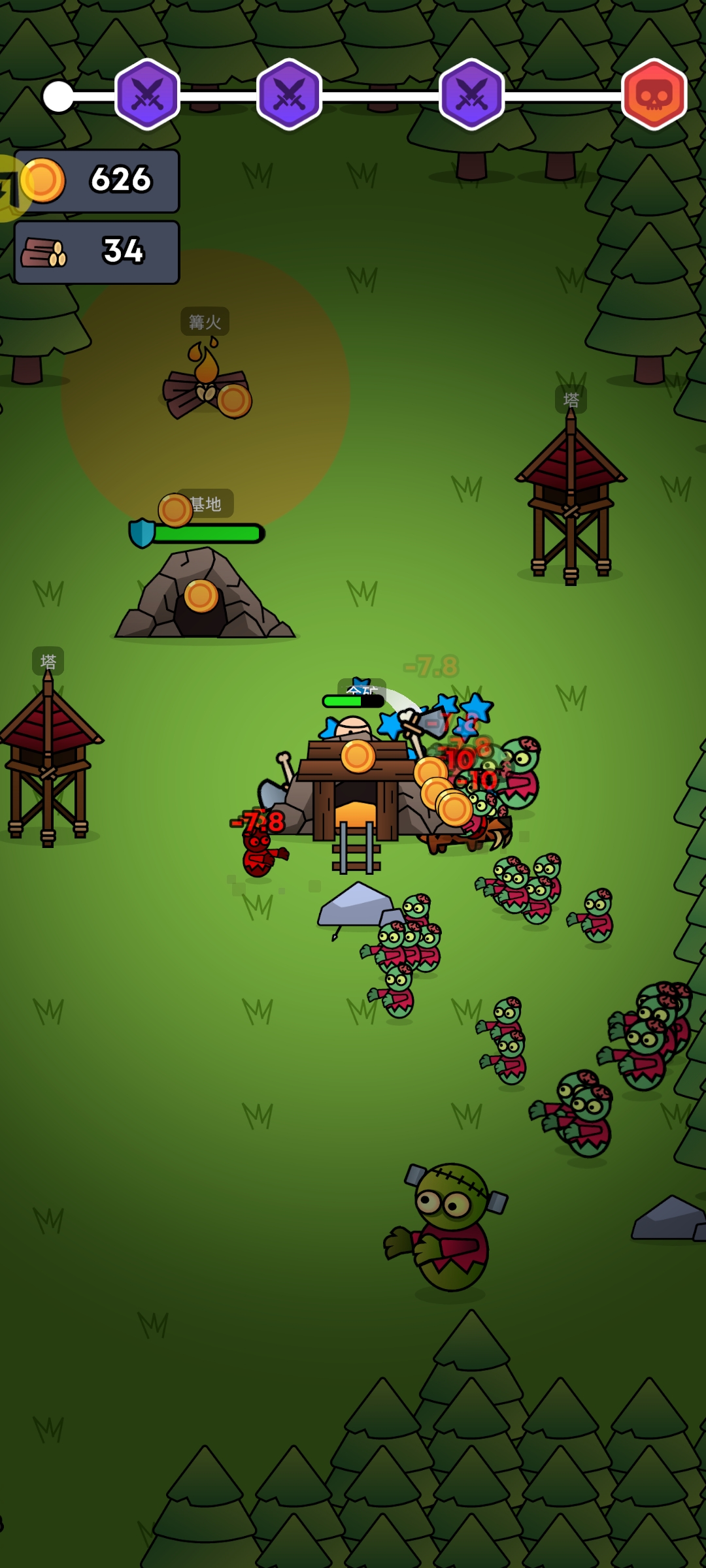Screen dimensions: 706x1568
Task: Select the red skull boss wave marker
Action: pos(654,95)
